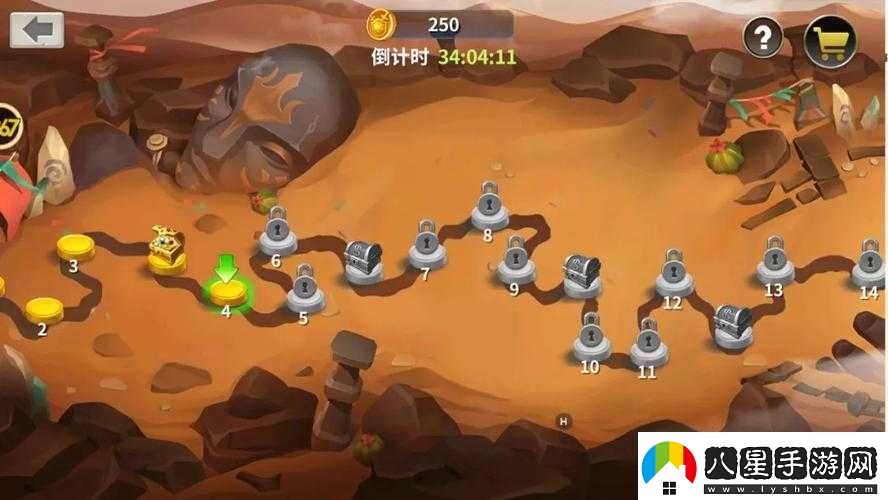This screenshot has height=500, width=888.
Task: Choose the locked level 11 node
Action: (x=648, y=346)
